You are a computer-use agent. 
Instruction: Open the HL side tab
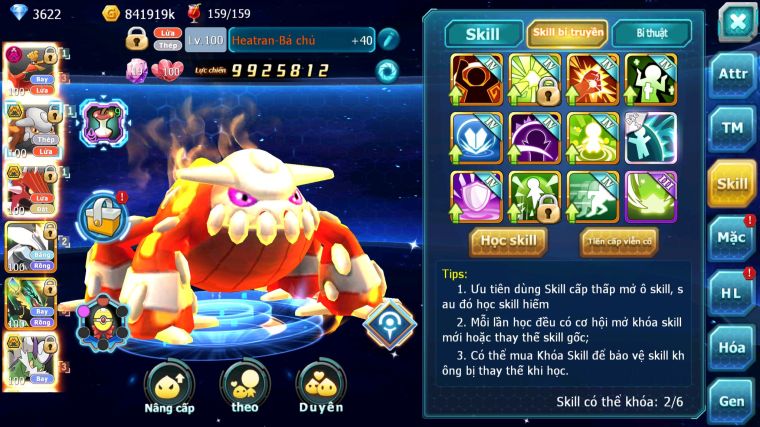732,293
